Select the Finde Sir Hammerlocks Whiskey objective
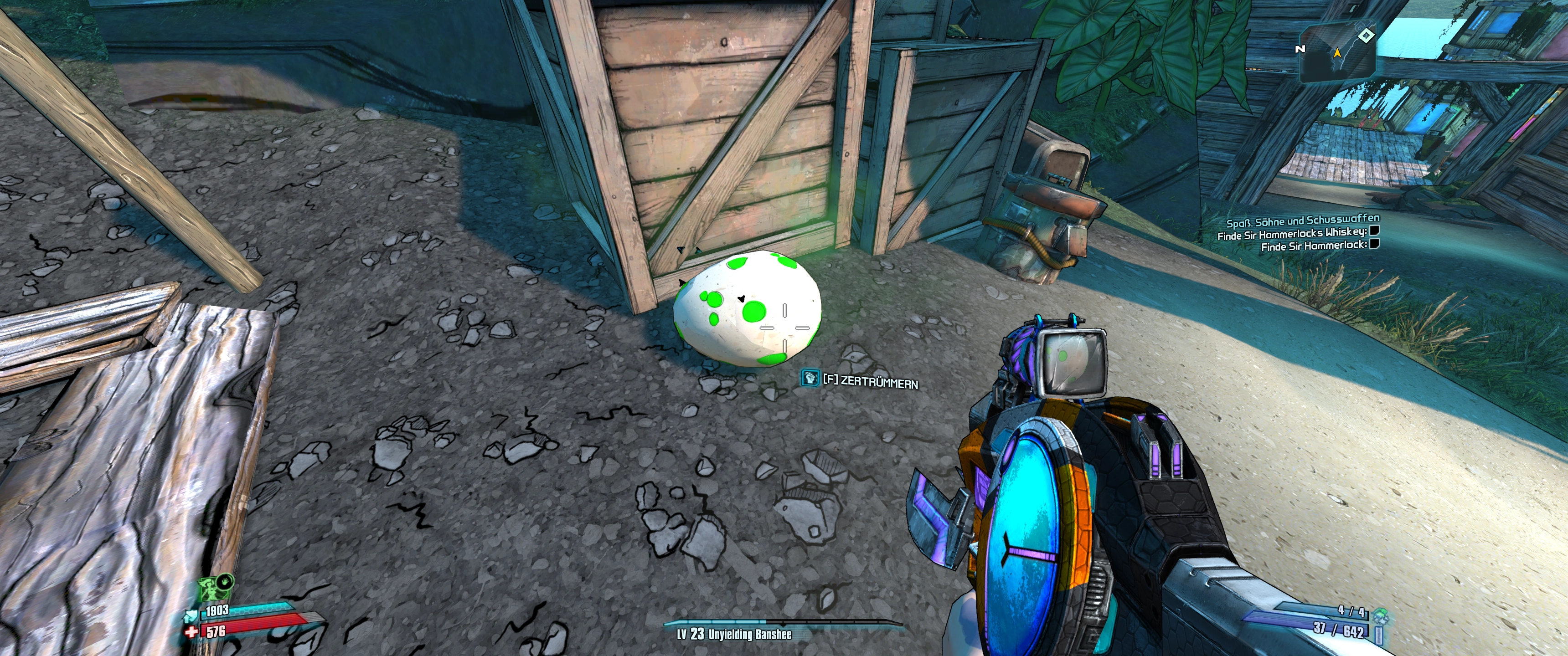 (x=1291, y=233)
